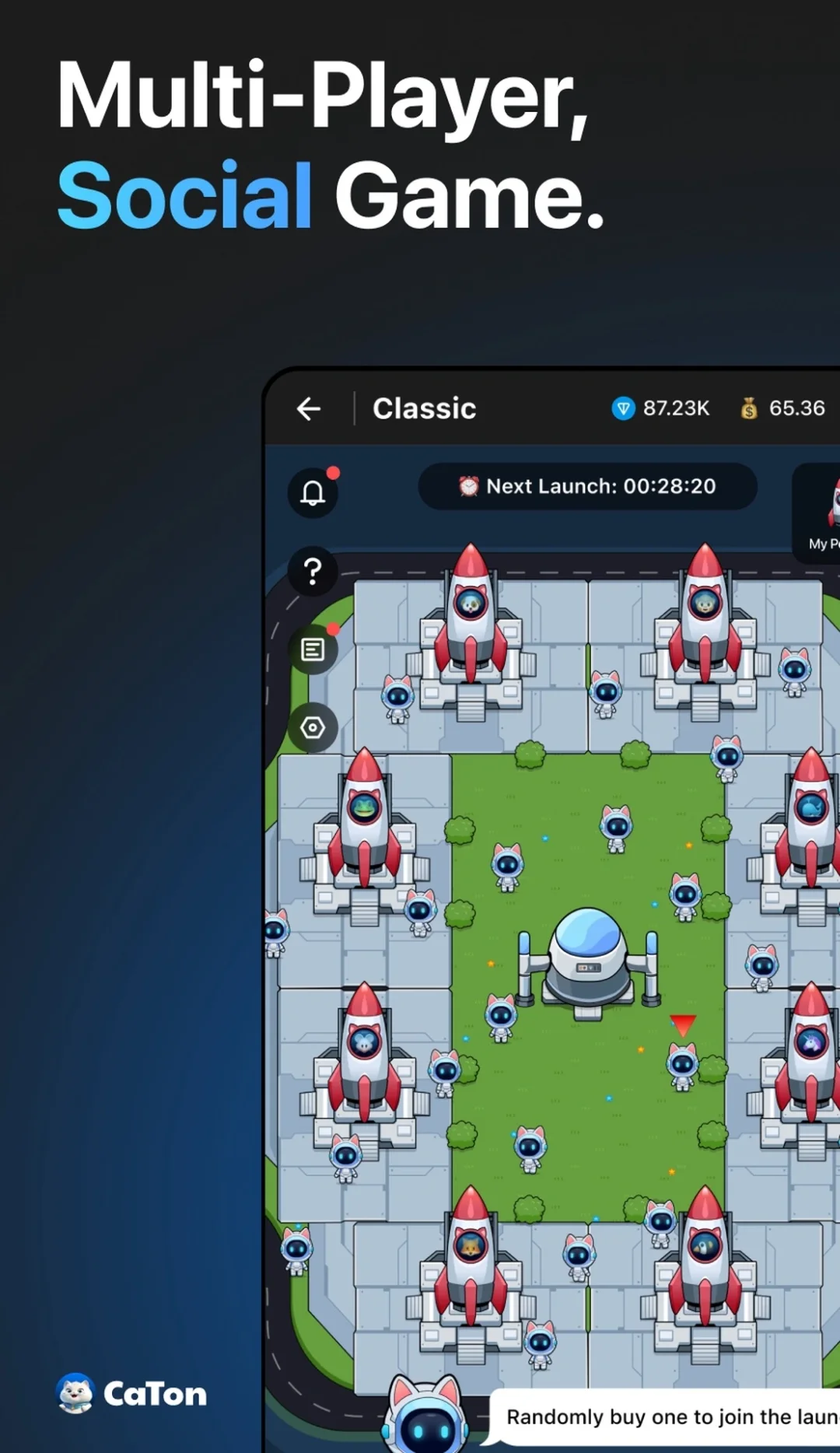The image size is (840, 1453).
Task: Open the notification bell
Action: click(313, 493)
